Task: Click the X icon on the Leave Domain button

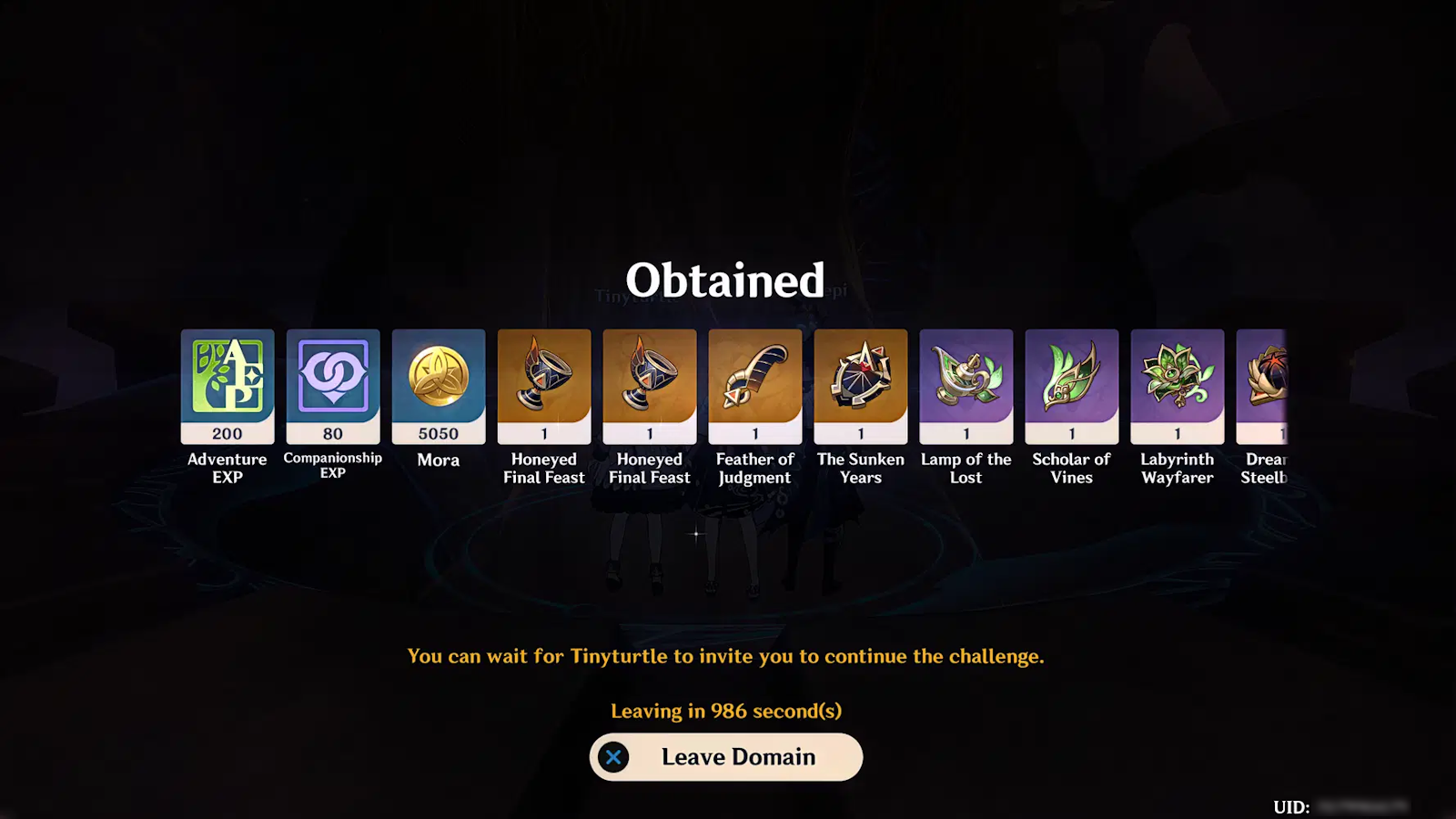Action: (x=615, y=756)
